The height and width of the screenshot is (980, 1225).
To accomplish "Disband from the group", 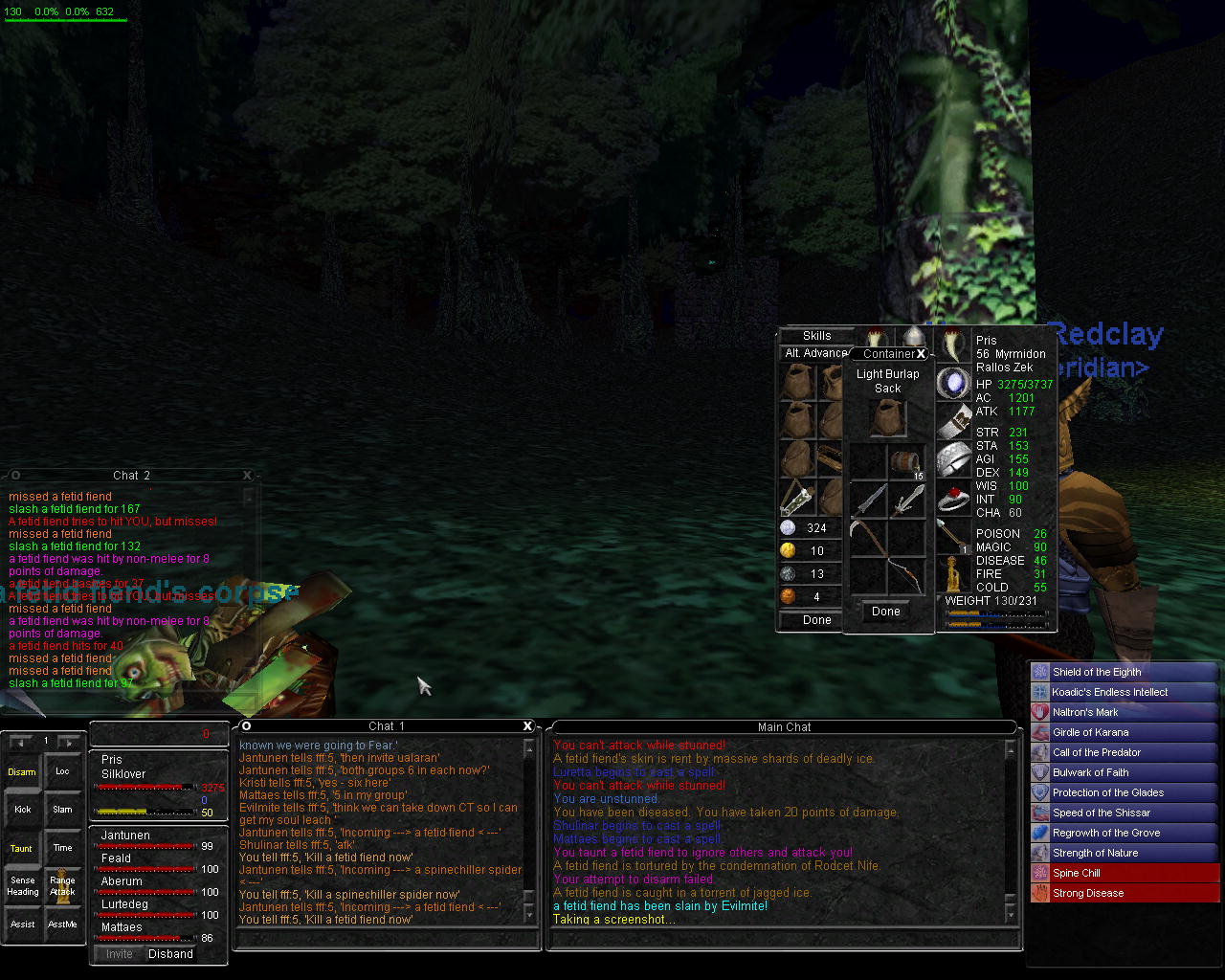I will click(x=170, y=954).
